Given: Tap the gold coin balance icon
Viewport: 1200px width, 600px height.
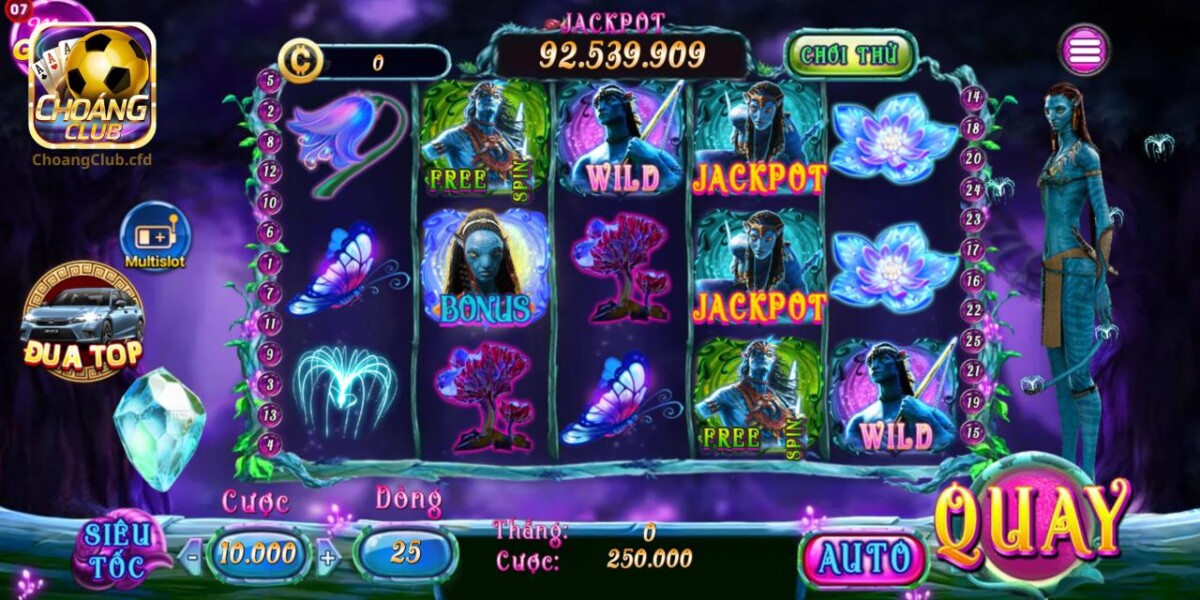Looking at the screenshot, I should click(x=298, y=62).
